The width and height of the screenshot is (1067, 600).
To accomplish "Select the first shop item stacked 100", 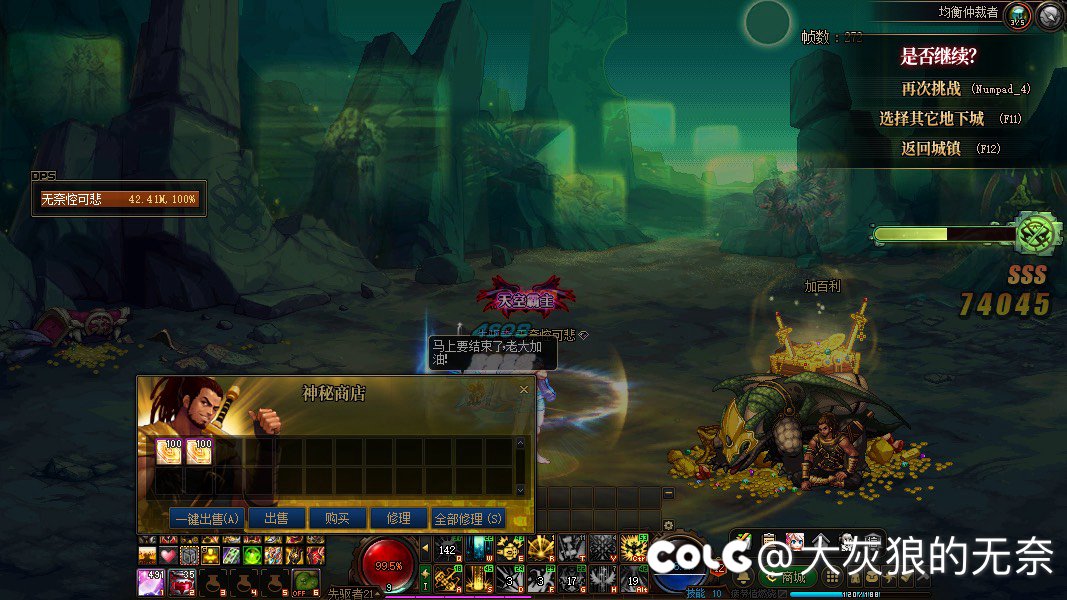I will [x=168, y=452].
